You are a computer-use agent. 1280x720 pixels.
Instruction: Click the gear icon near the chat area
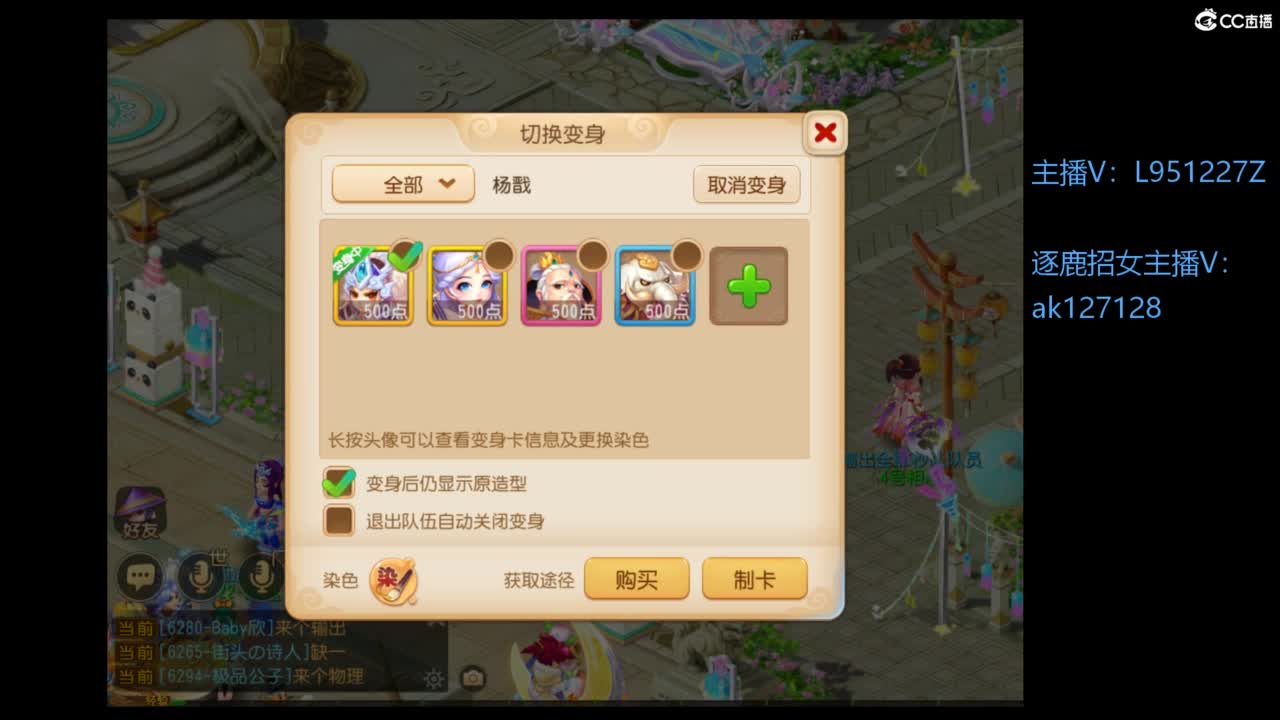(435, 678)
